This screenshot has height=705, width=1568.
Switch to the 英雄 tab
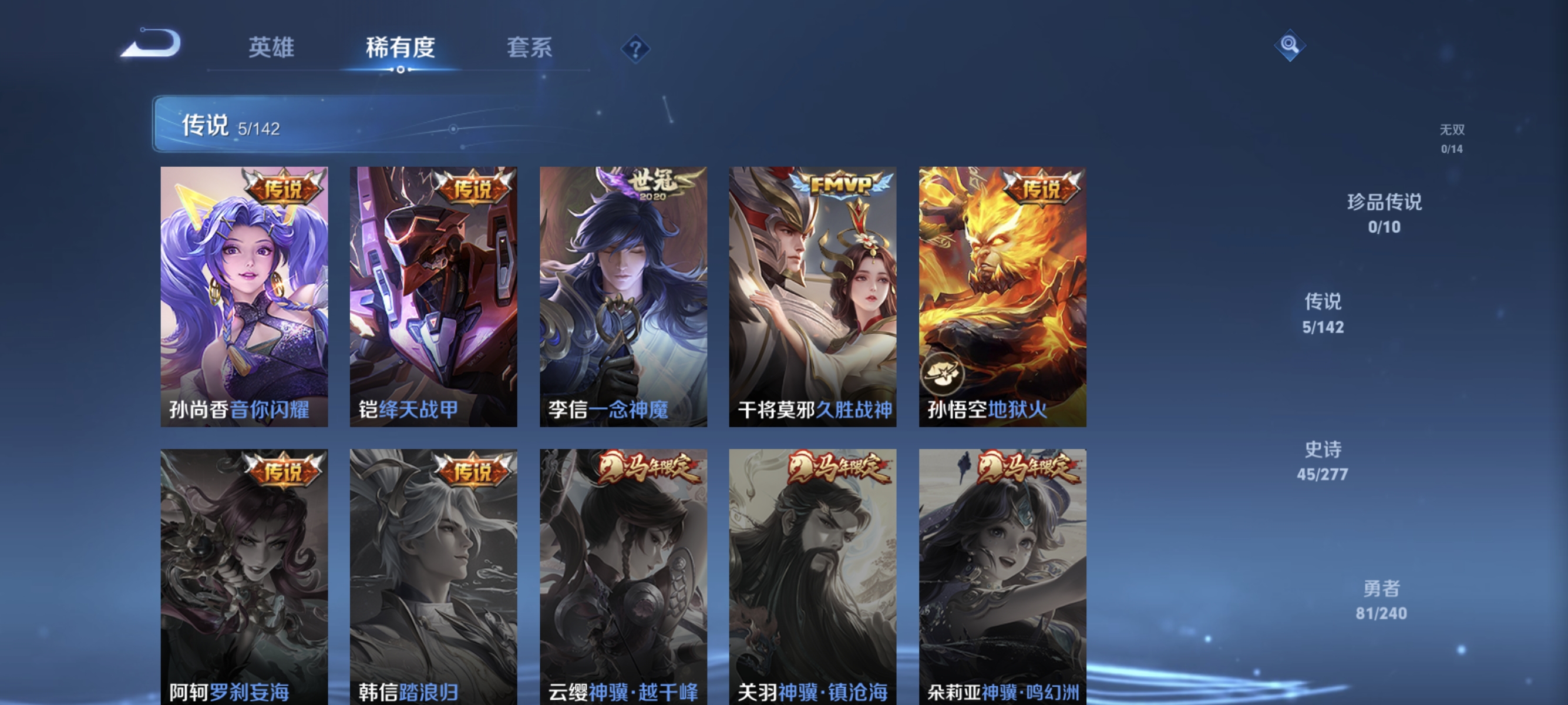(x=271, y=49)
